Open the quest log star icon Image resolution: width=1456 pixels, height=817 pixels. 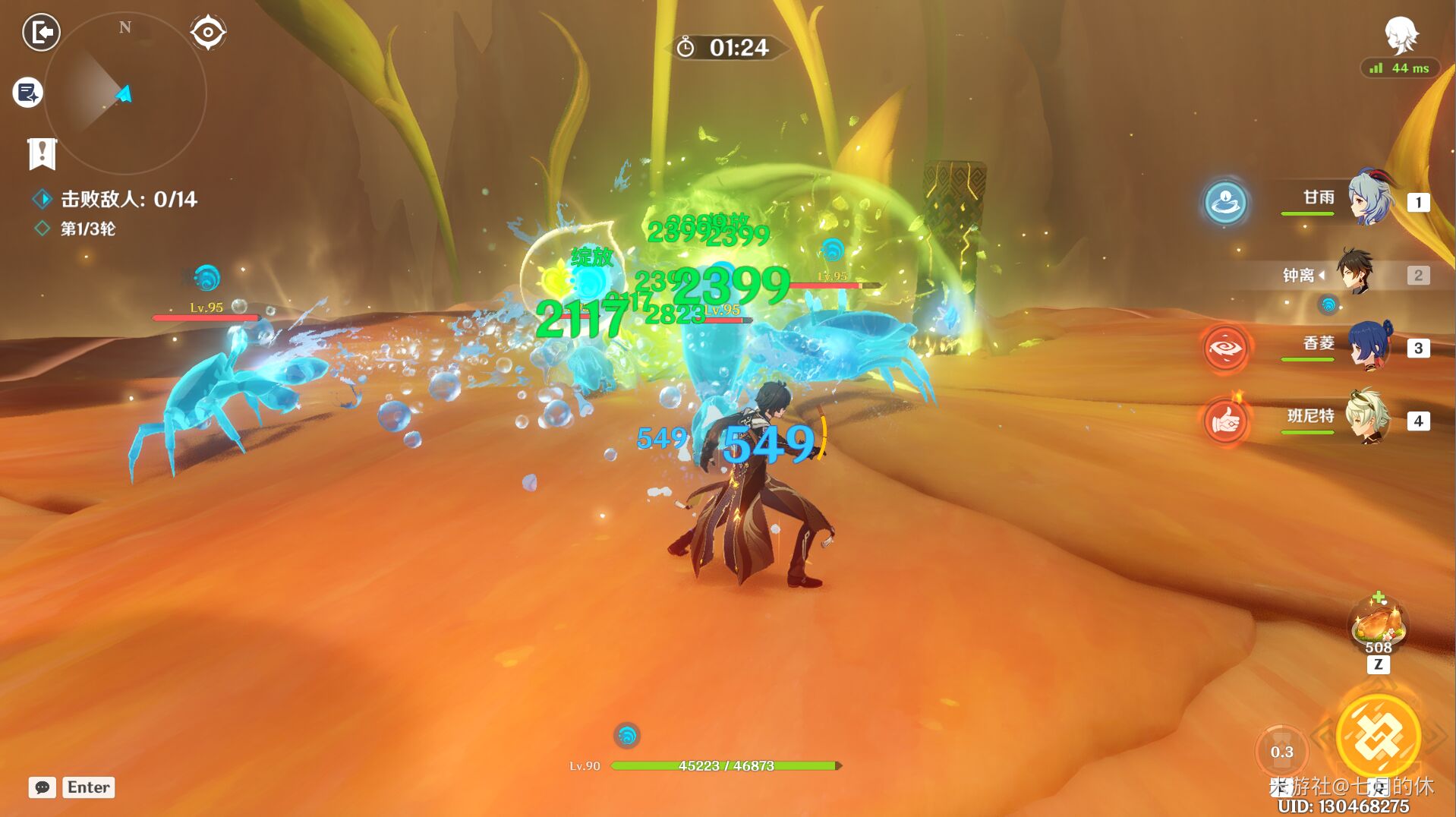coord(28,93)
